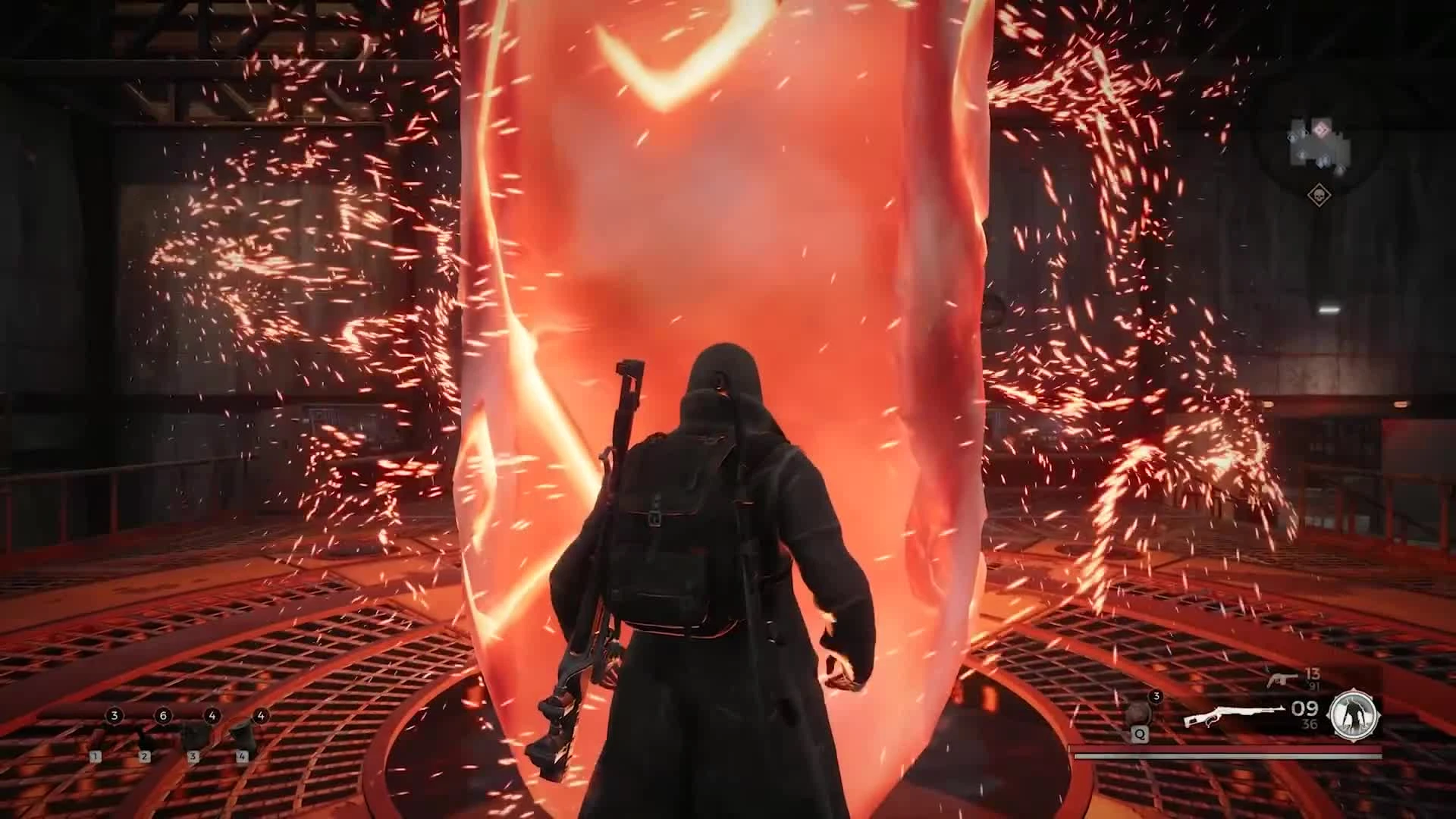
Task: Toggle the quantity badge showing 3 on slot 1
Action: [115, 715]
